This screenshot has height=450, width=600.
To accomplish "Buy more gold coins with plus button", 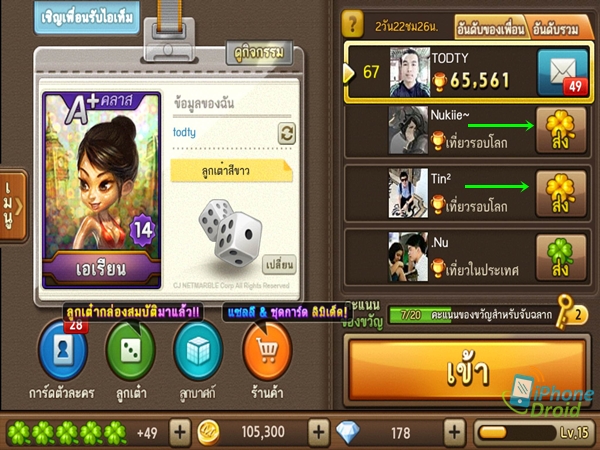I will tap(318, 432).
